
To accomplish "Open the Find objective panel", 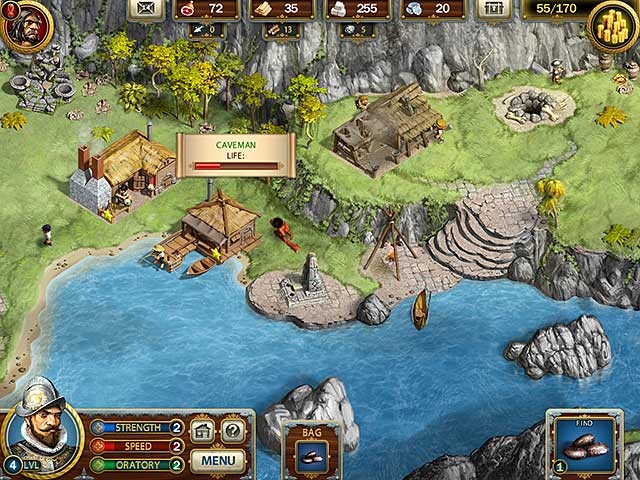I will (584, 443).
